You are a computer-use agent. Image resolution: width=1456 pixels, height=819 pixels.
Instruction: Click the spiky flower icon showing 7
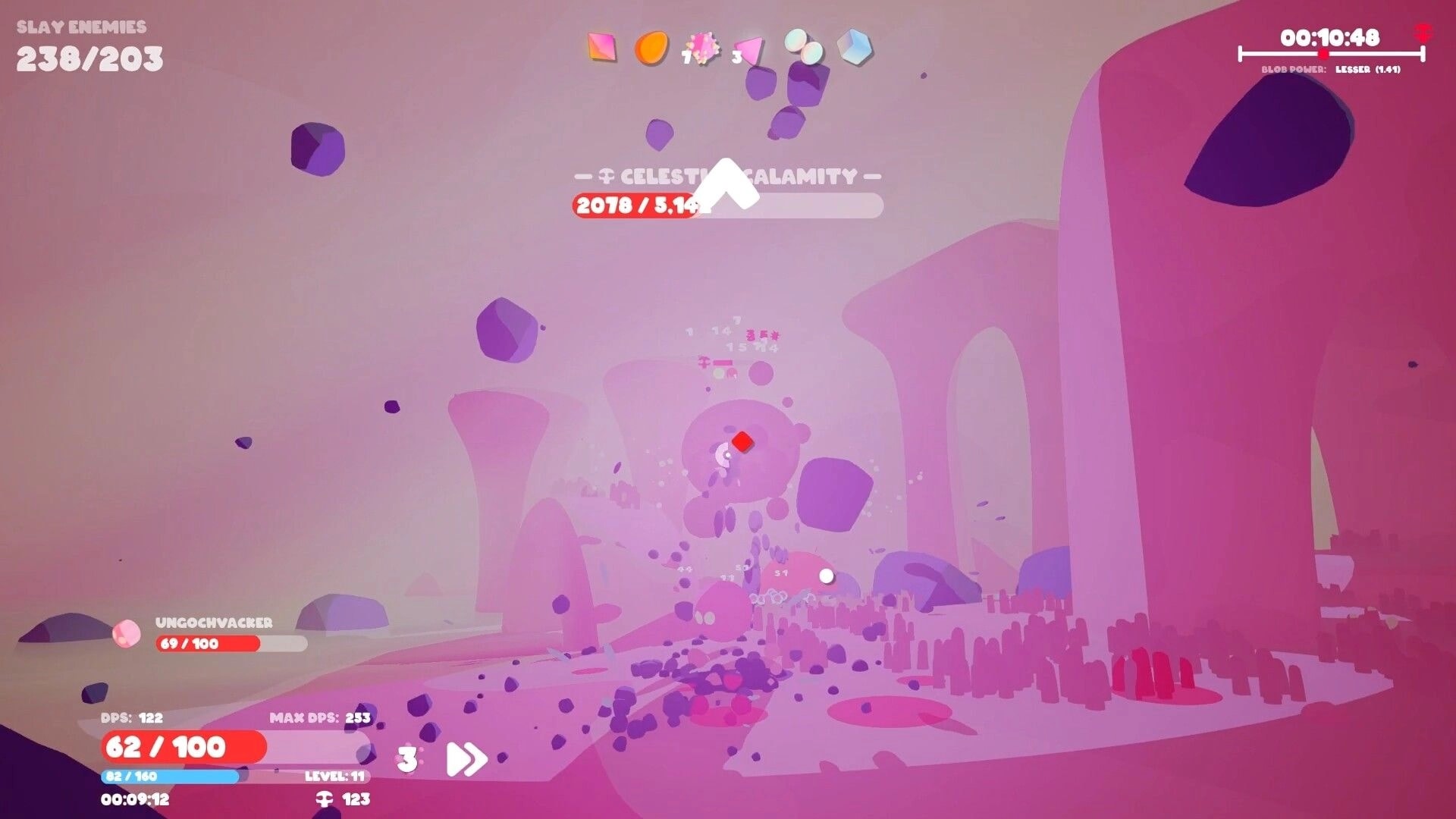[x=704, y=47]
